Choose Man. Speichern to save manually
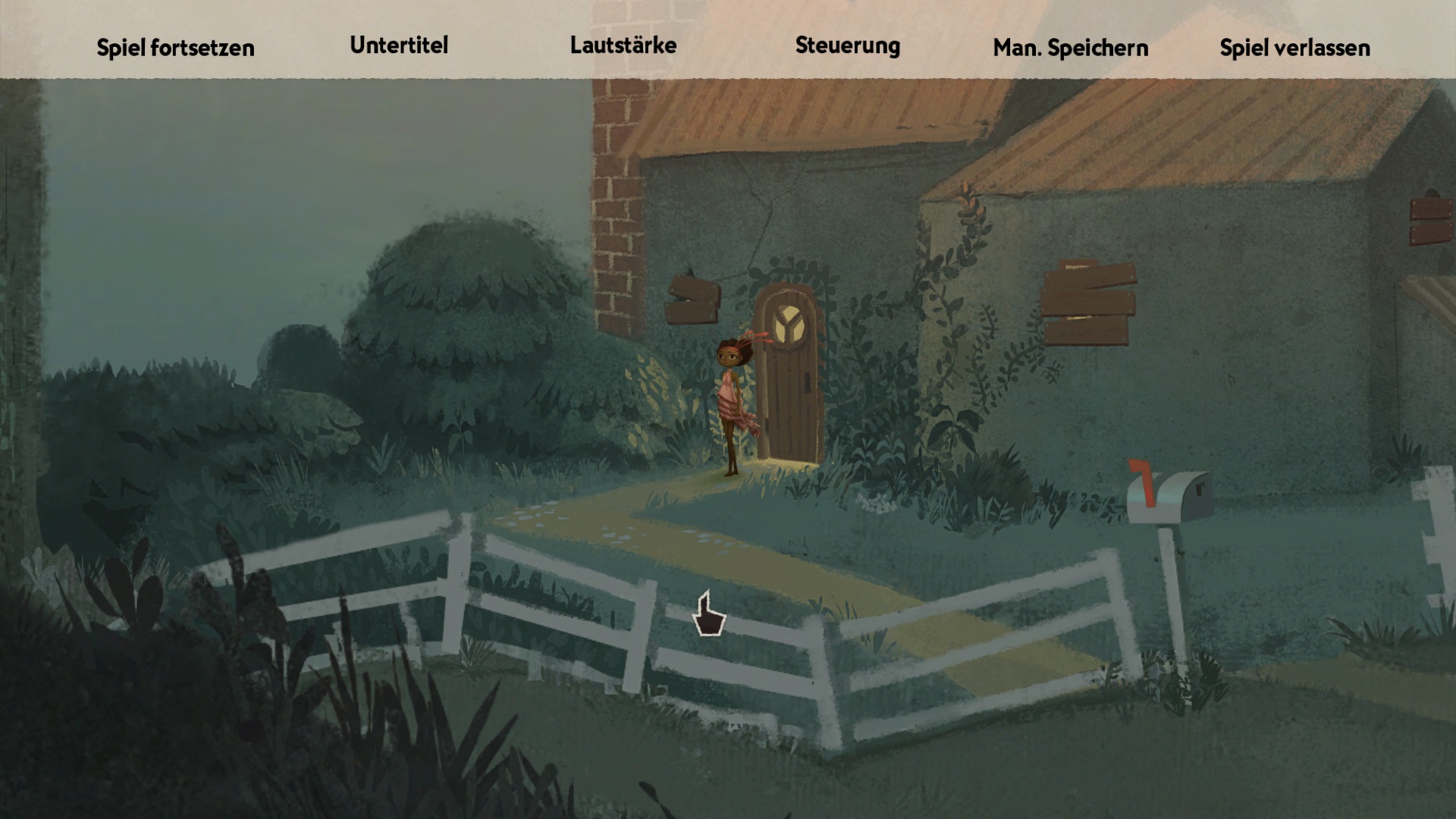This screenshot has height=819, width=1456. point(1070,48)
